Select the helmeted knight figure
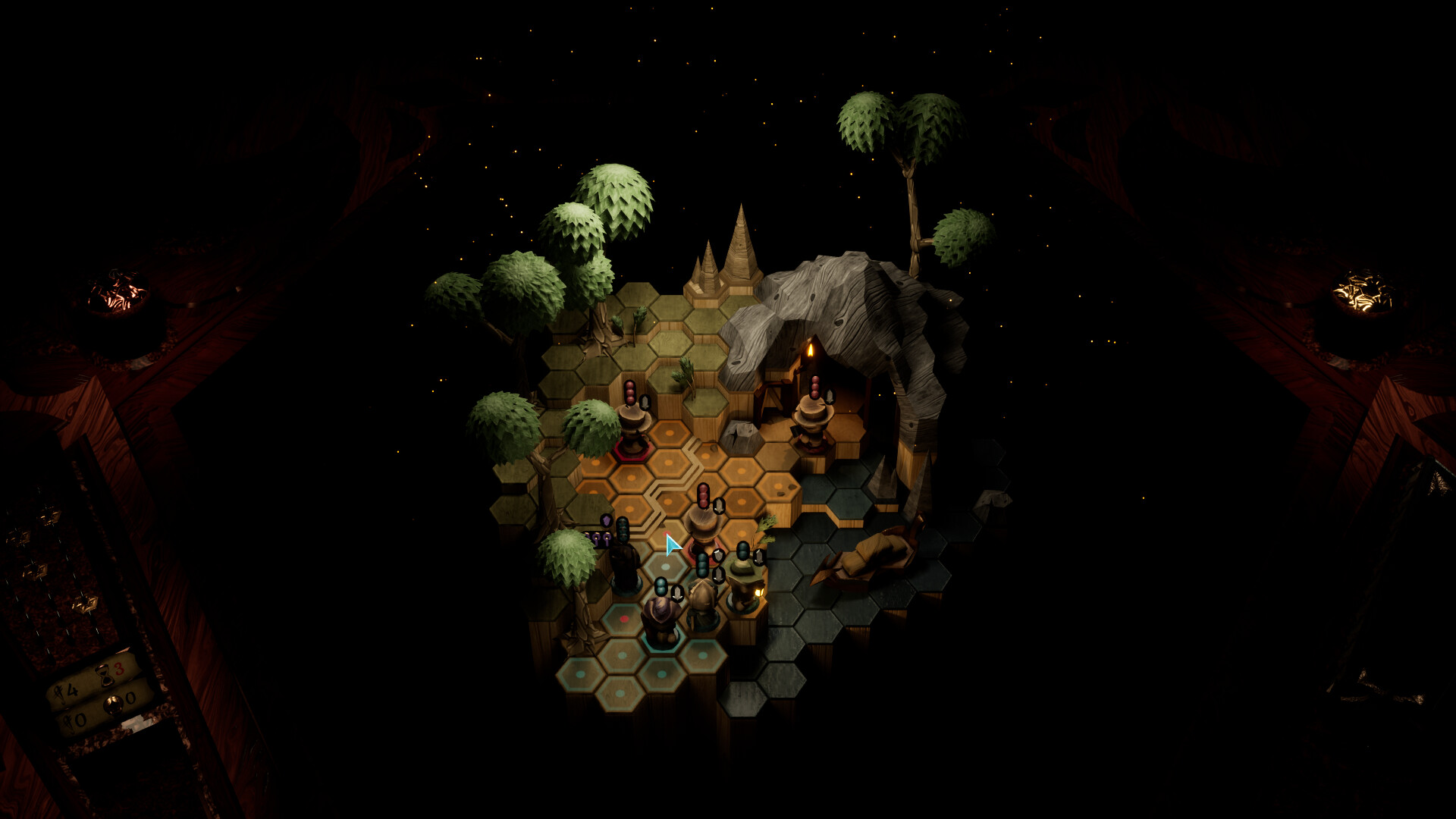 coord(702,603)
